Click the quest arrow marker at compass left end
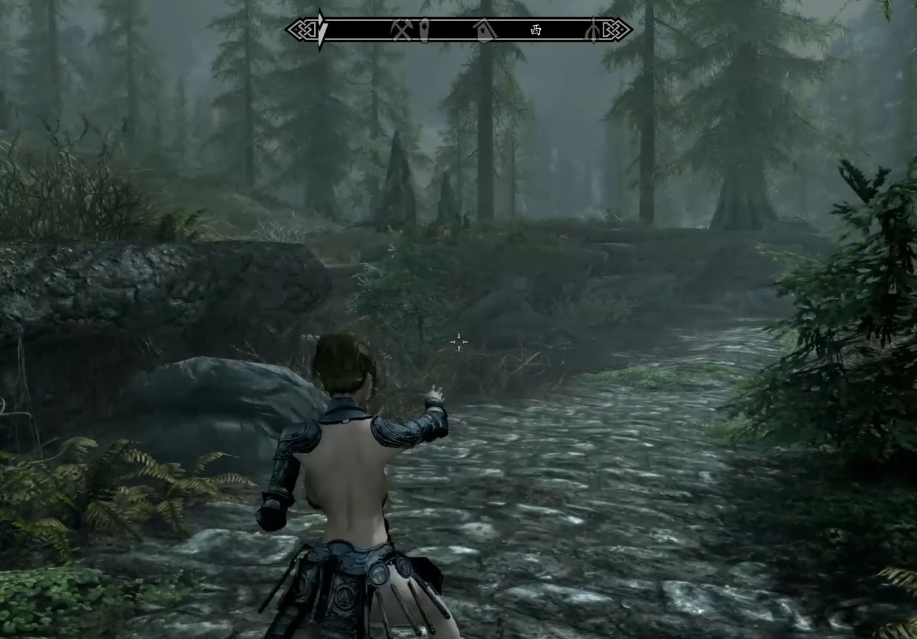 tap(320, 29)
